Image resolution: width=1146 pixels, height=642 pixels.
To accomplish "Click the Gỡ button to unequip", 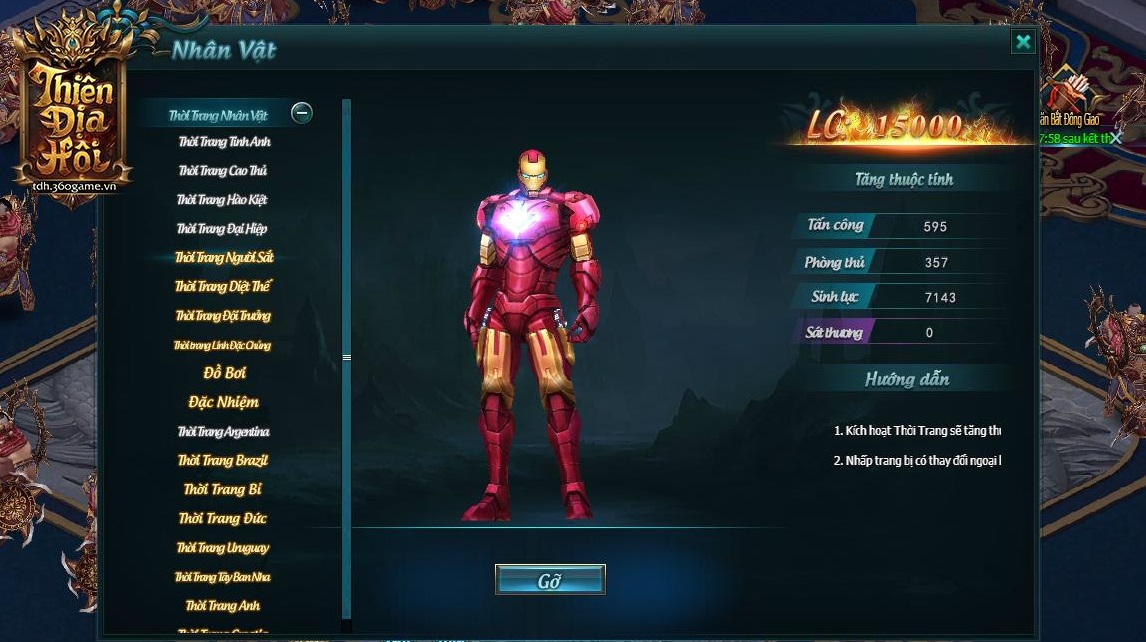I will (549, 580).
